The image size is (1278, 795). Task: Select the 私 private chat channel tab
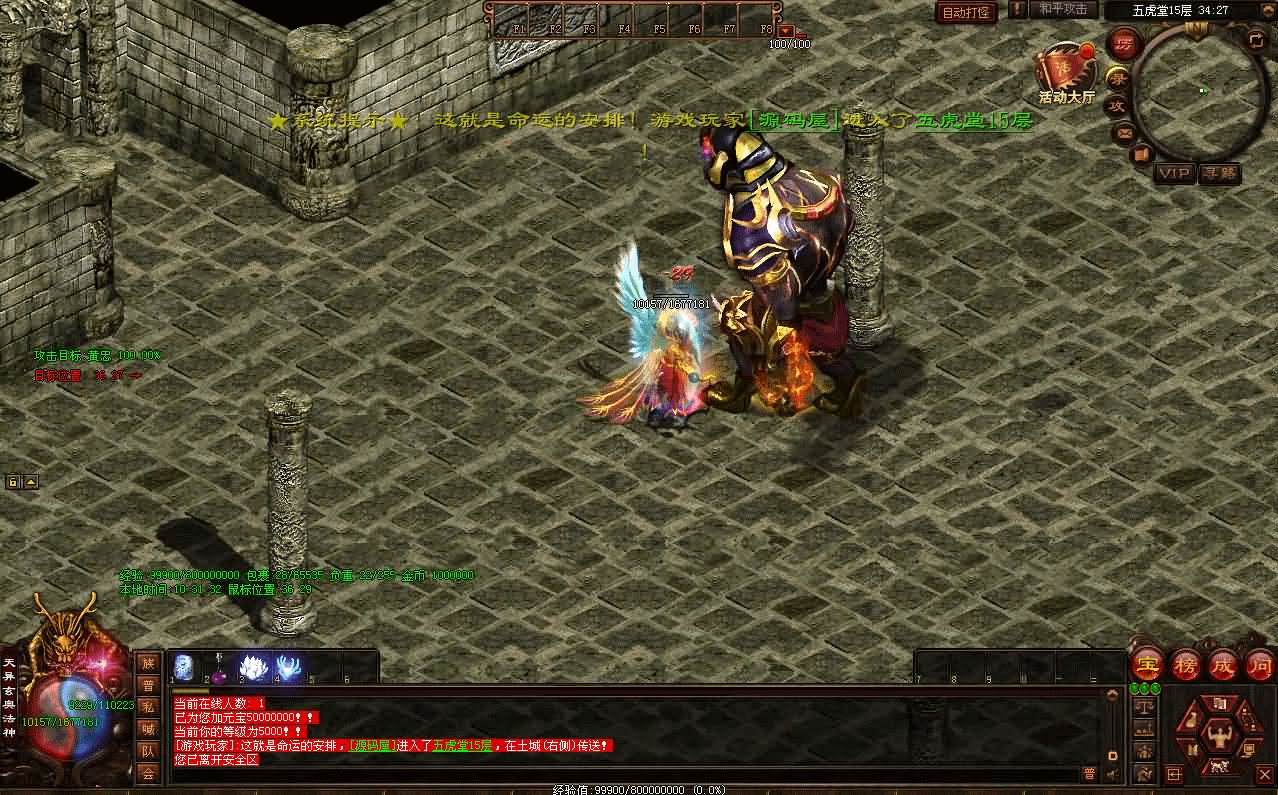point(148,707)
